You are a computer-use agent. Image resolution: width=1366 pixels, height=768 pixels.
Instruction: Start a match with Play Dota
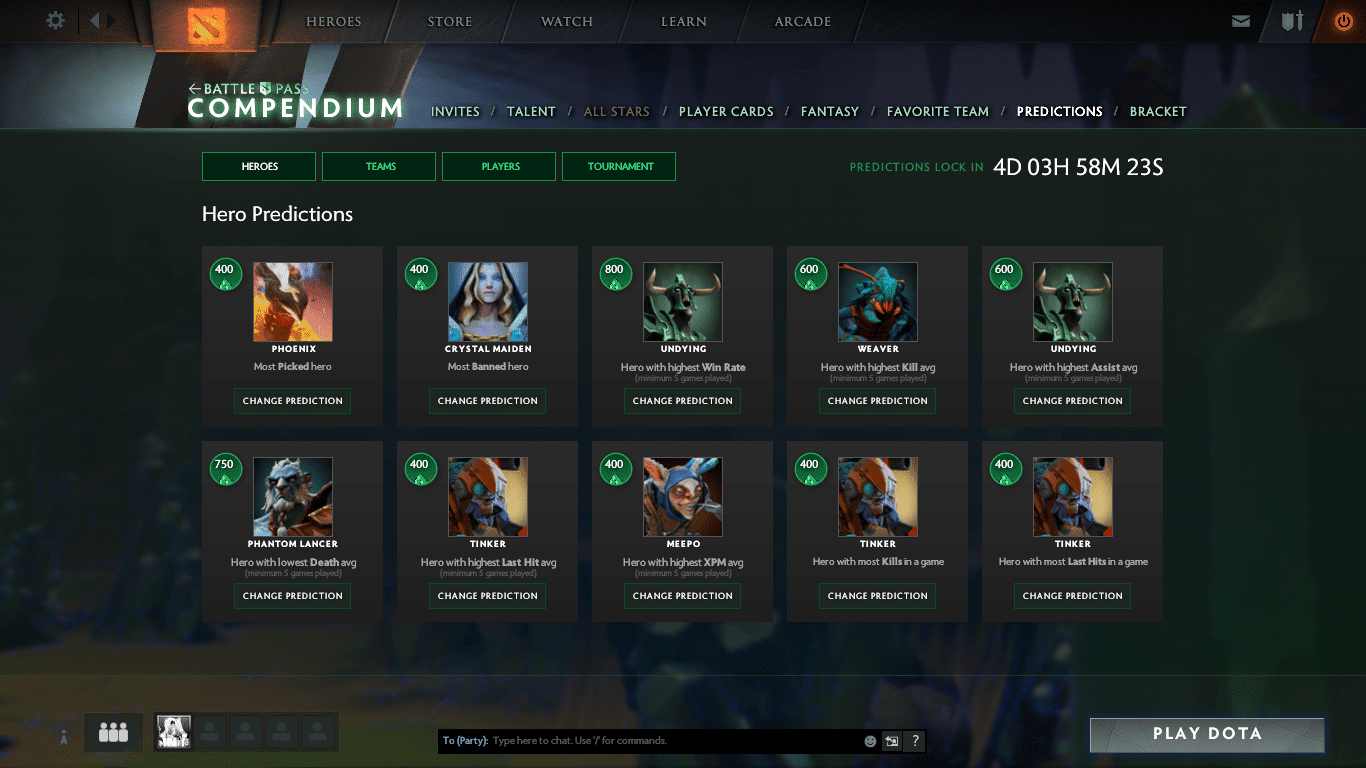1206,734
